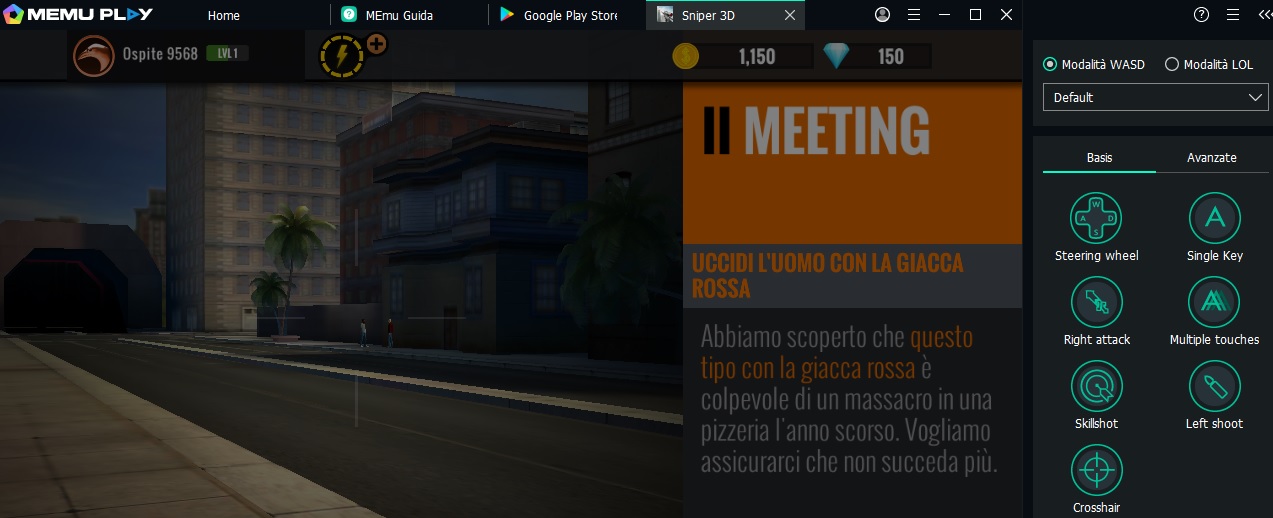Select the Modalità LOL option
1273x518 pixels.
1172,64
